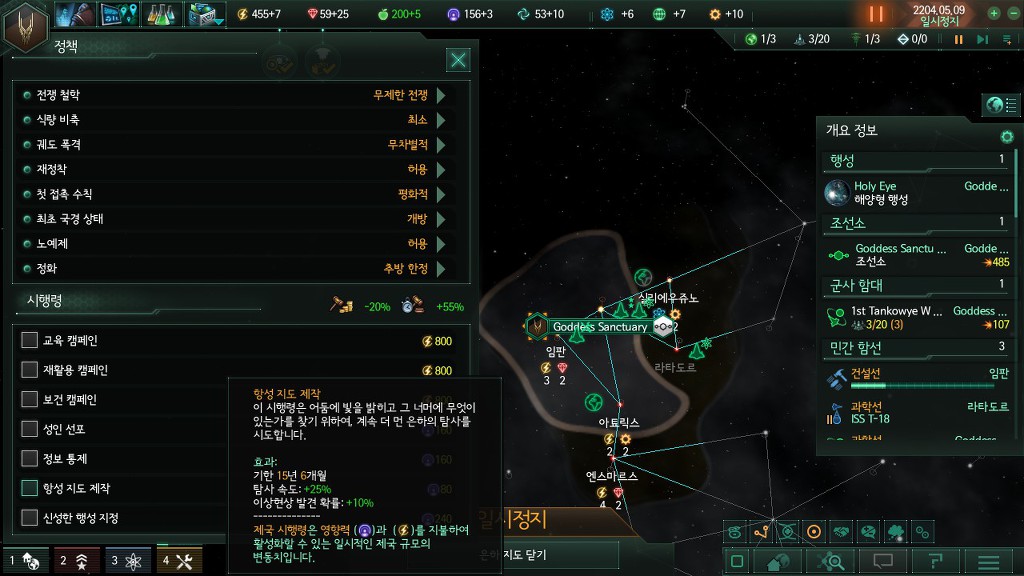Increase game speed with plus button
This screenshot has width=1024, height=576.
(993, 14)
